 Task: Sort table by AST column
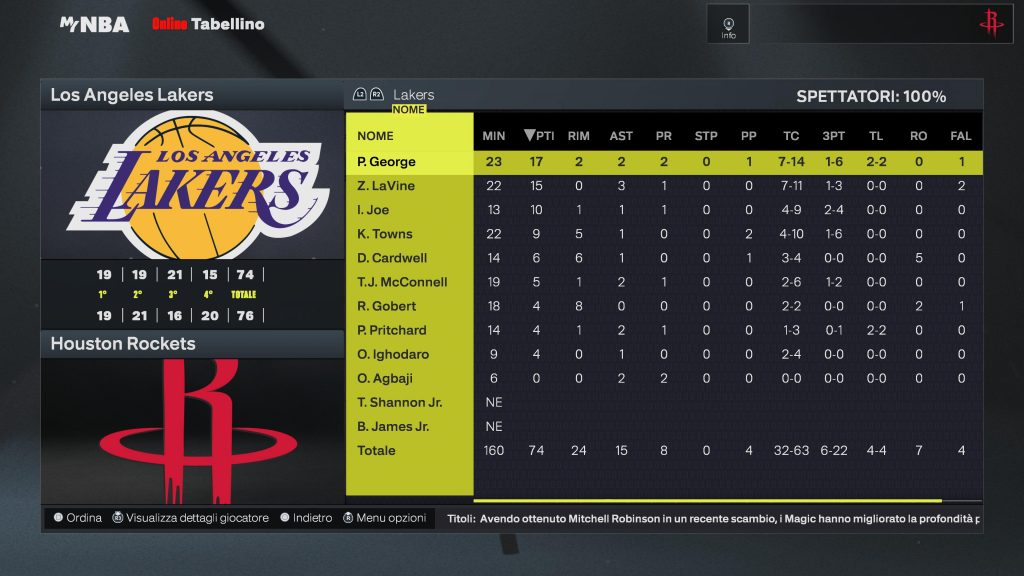(x=621, y=136)
